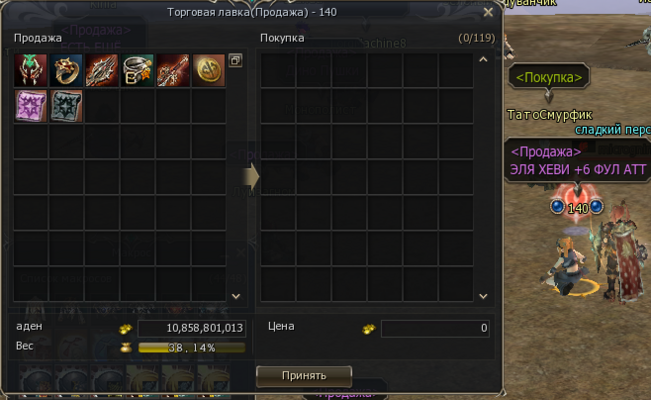Viewport: 651px width, 400px height.
Task: Select the spiked claw weapon item
Action: click(102, 70)
